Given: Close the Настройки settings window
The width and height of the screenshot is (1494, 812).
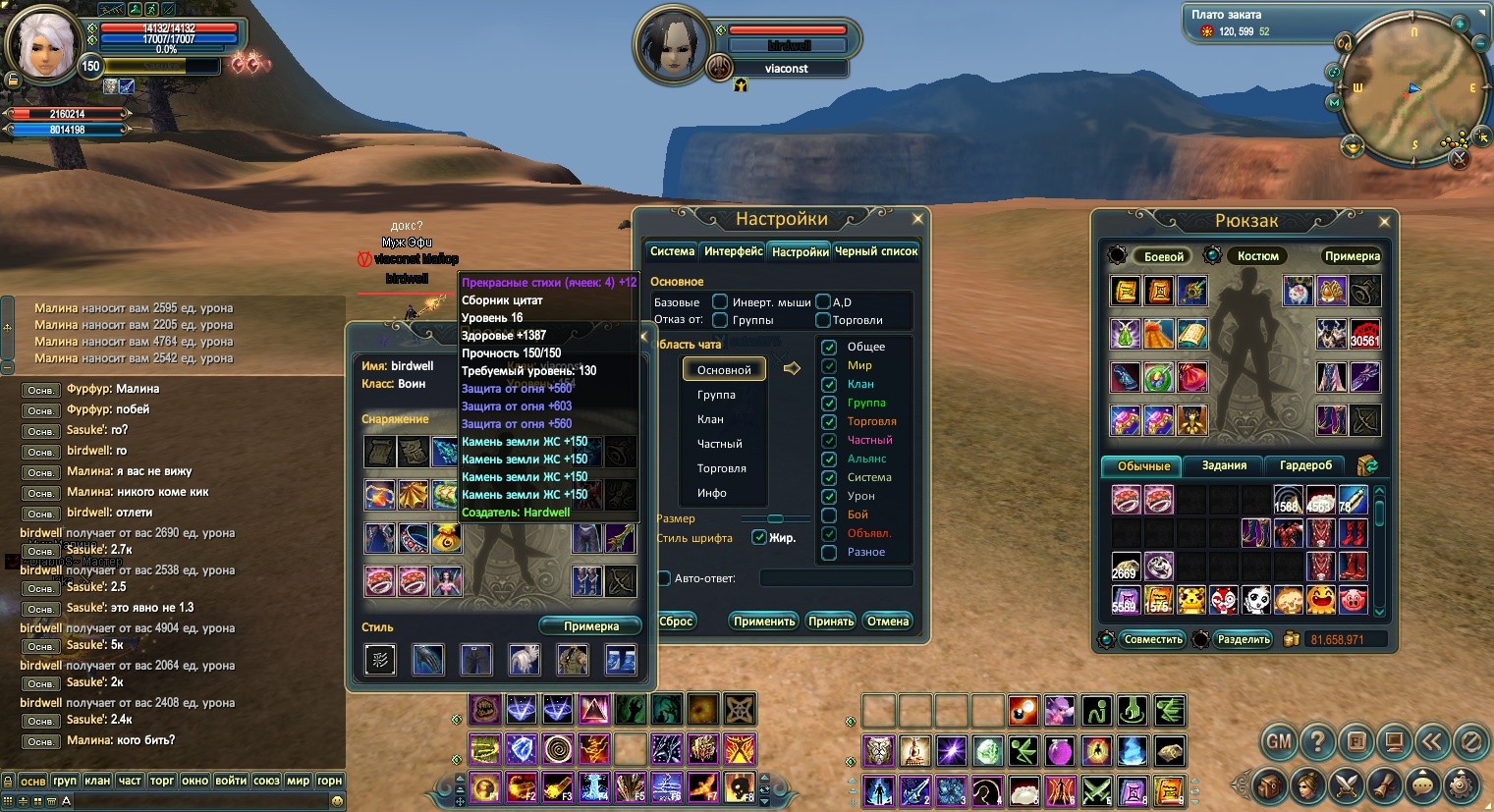Looking at the screenshot, I should point(917,219).
